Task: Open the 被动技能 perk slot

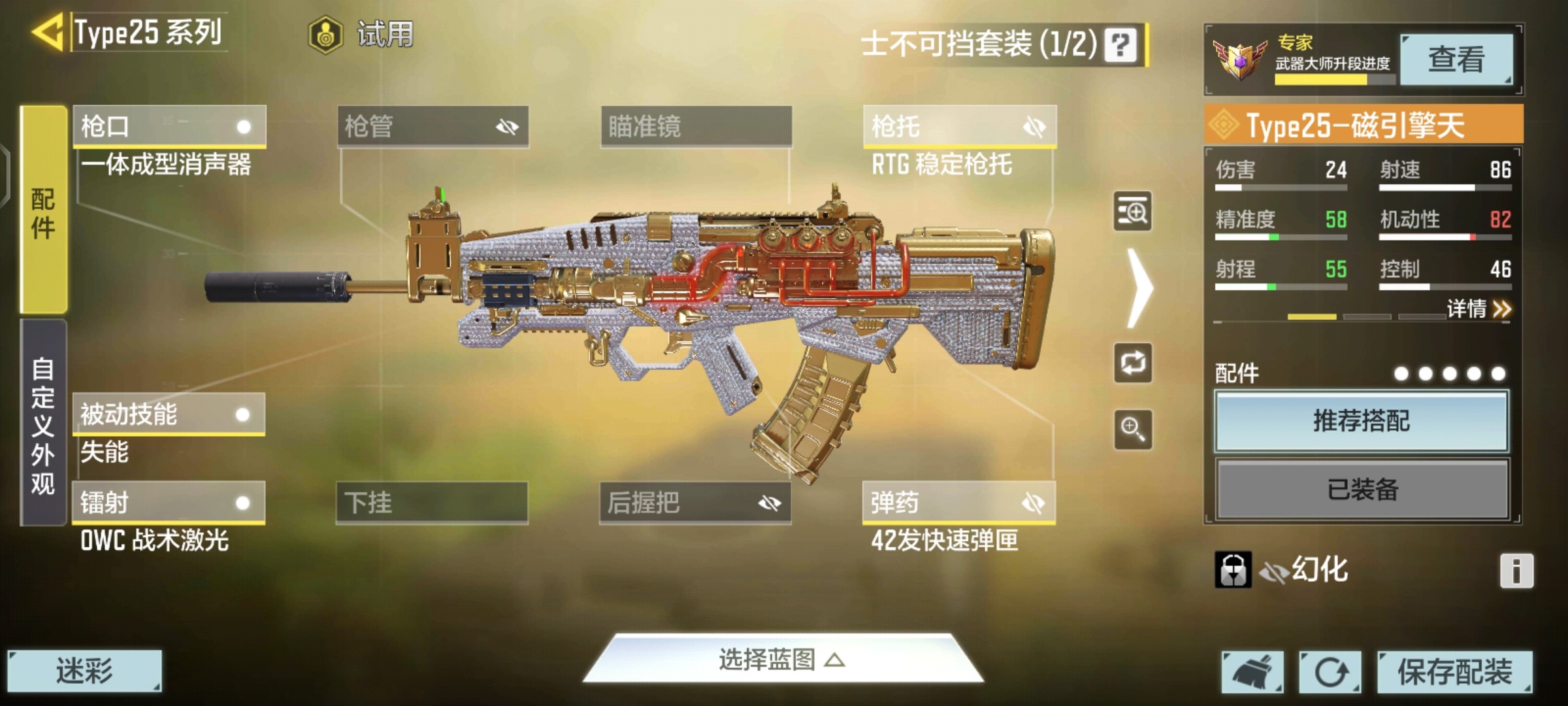Action: [x=169, y=414]
